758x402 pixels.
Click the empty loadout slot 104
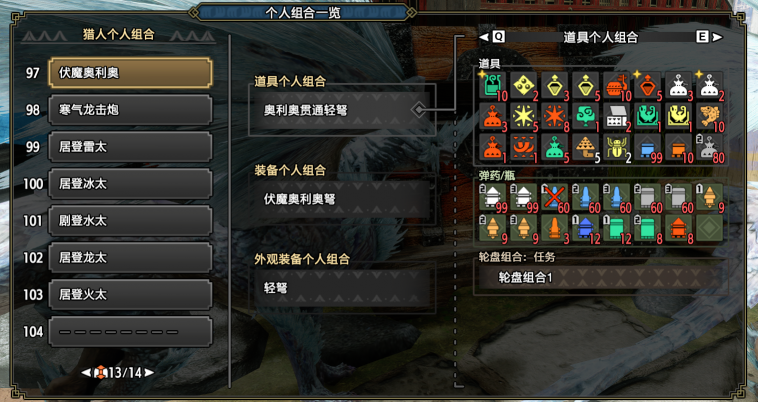130,332
